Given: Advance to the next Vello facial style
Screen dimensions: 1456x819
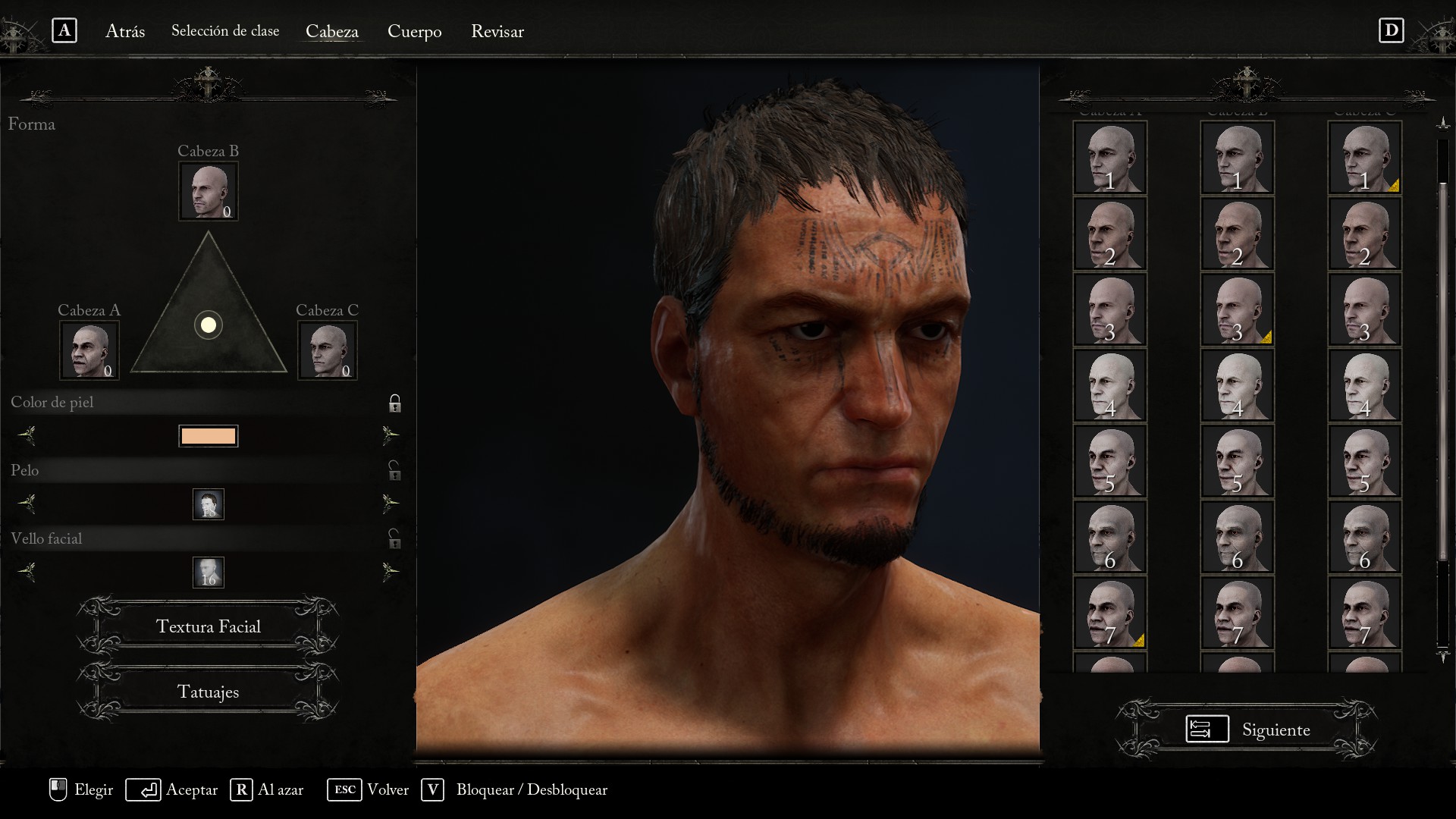Looking at the screenshot, I should (x=390, y=571).
